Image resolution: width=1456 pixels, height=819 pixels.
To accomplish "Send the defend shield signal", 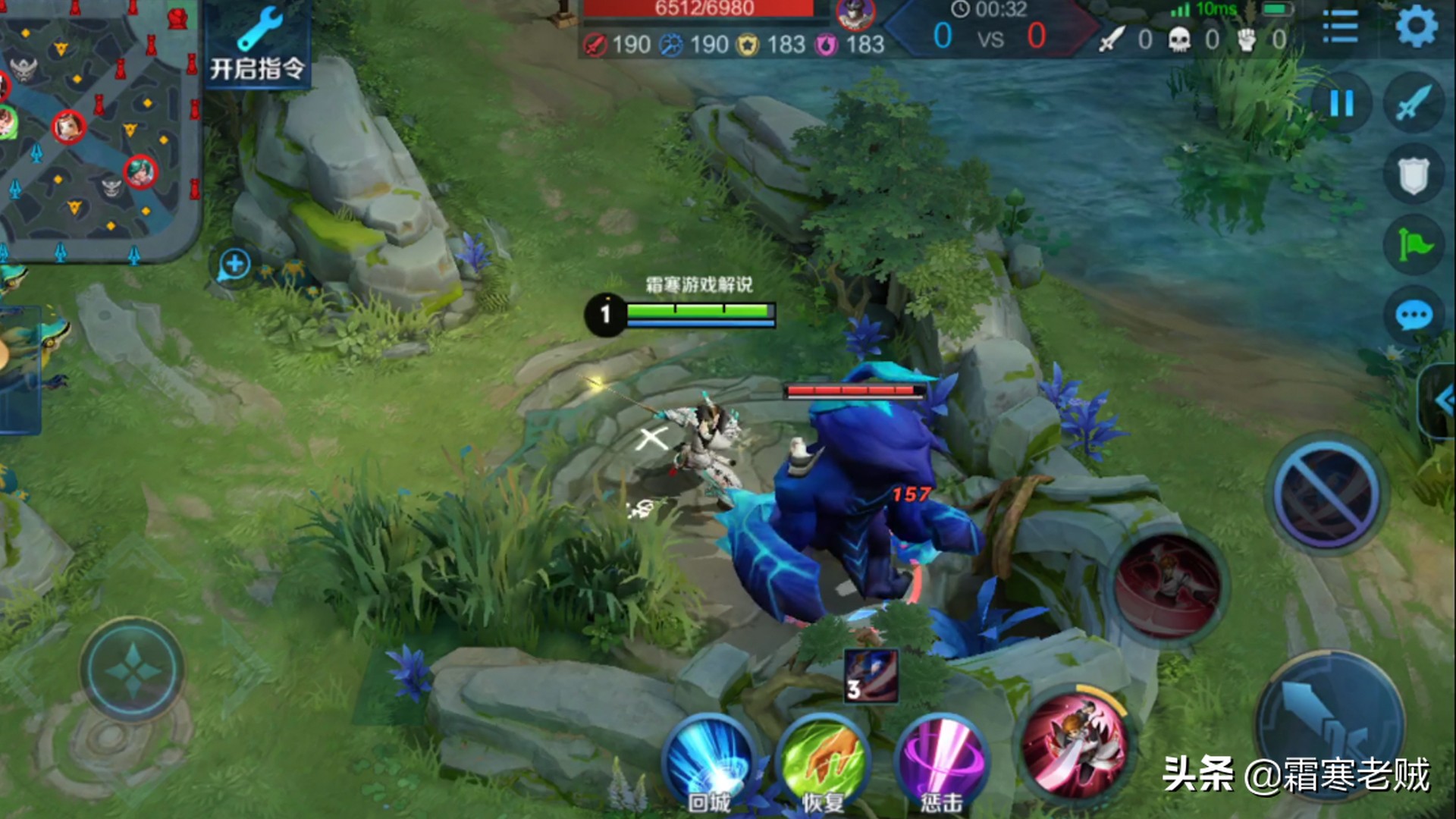I will pos(1413,176).
